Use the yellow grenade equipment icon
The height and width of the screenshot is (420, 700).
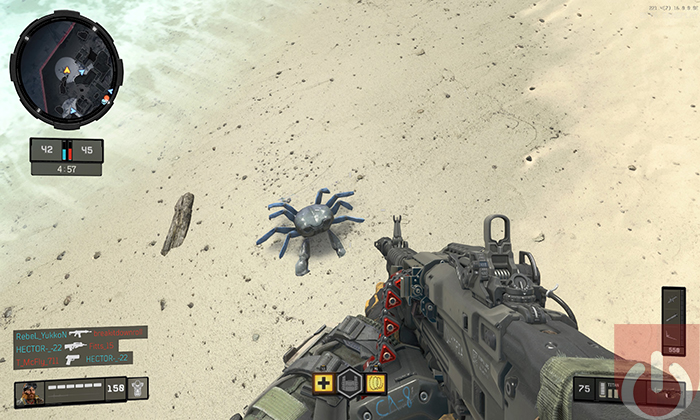tap(376, 382)
